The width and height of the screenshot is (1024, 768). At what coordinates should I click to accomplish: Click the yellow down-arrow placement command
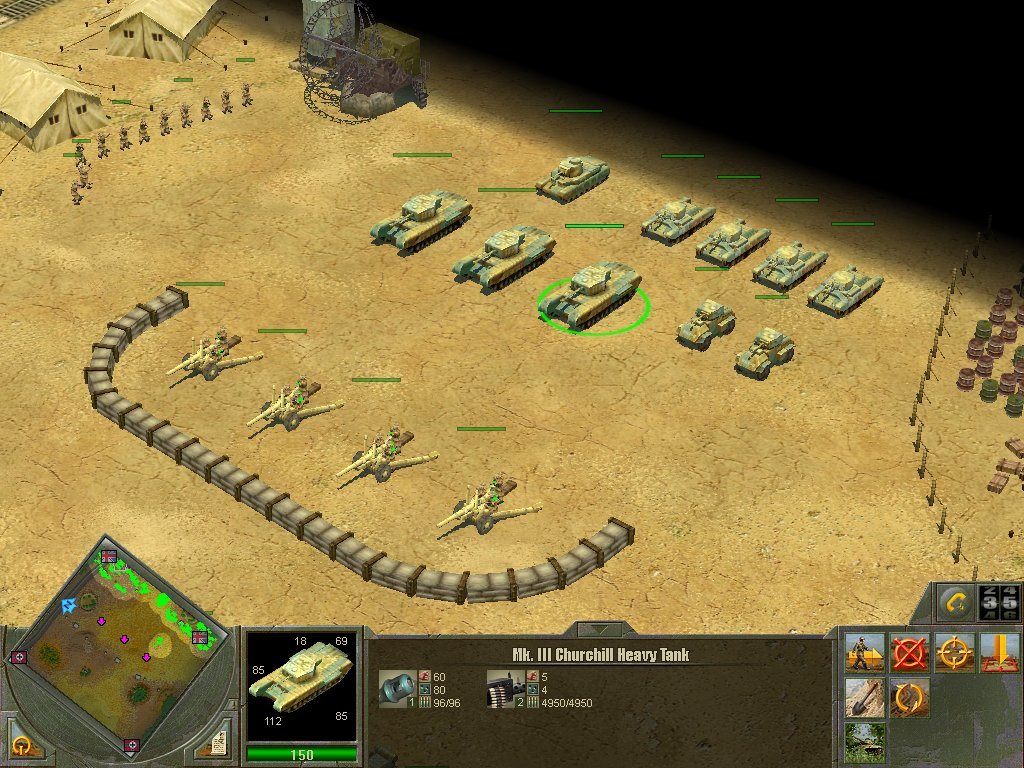coord(999,653)
